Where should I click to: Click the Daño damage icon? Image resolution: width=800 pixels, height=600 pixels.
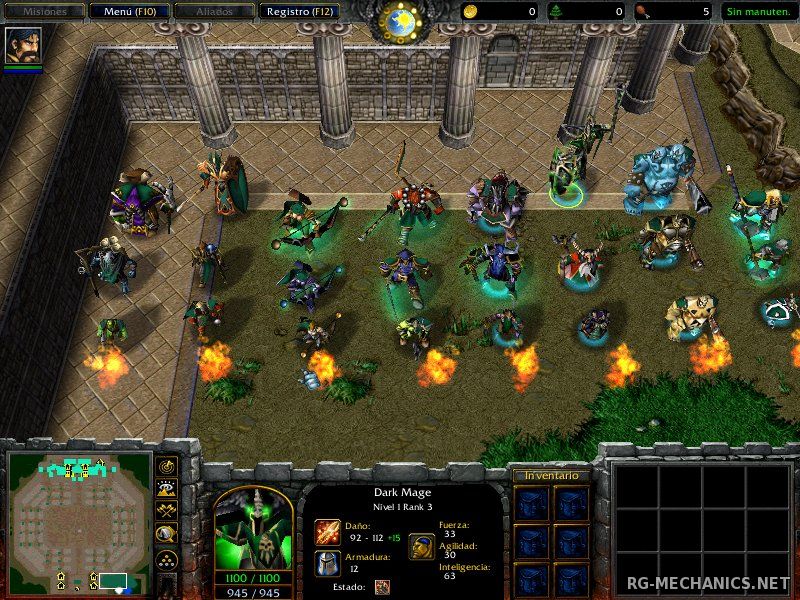click(327, 531)
